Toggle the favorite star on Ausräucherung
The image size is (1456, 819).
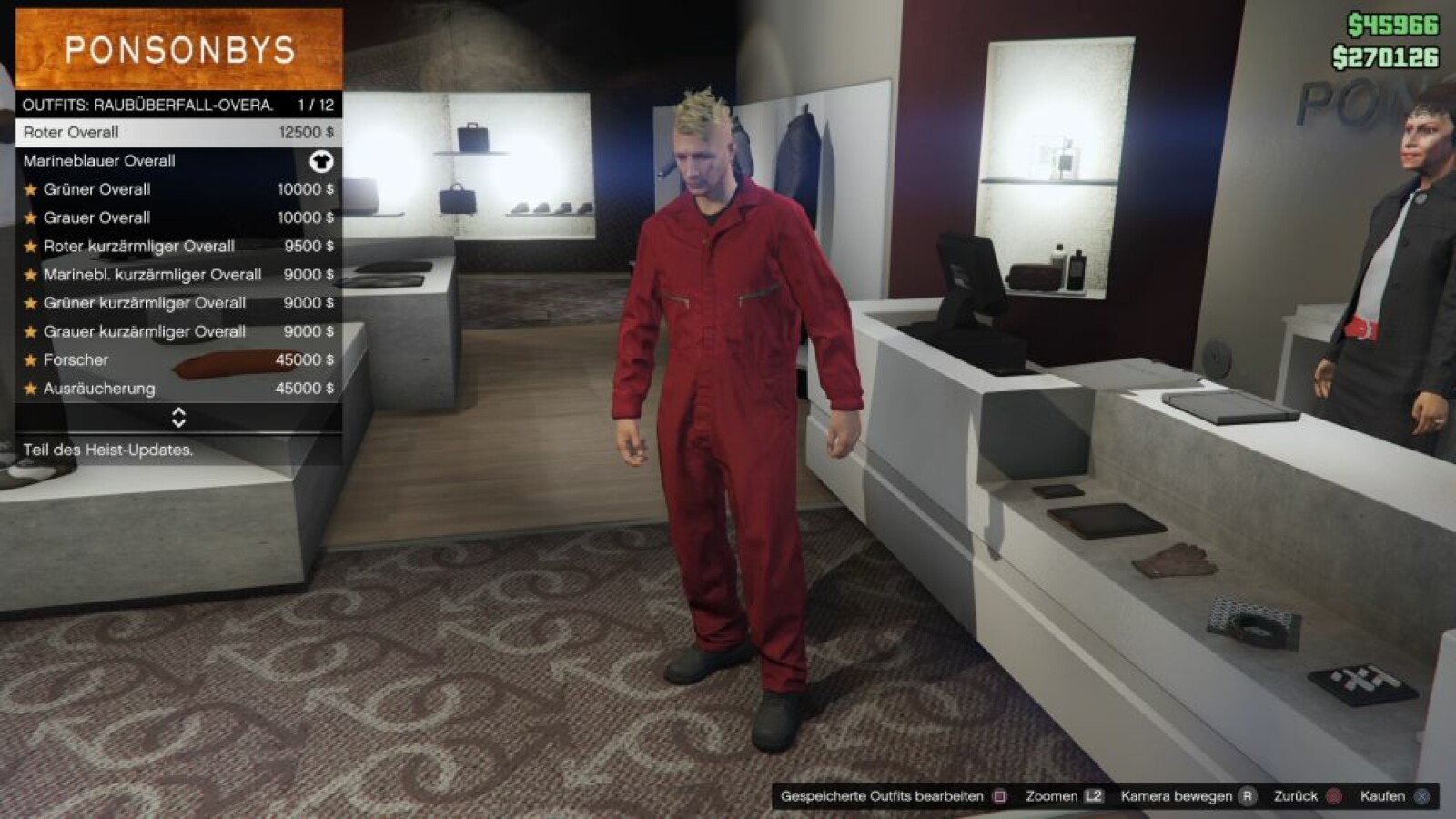click(x=30, y=388)
